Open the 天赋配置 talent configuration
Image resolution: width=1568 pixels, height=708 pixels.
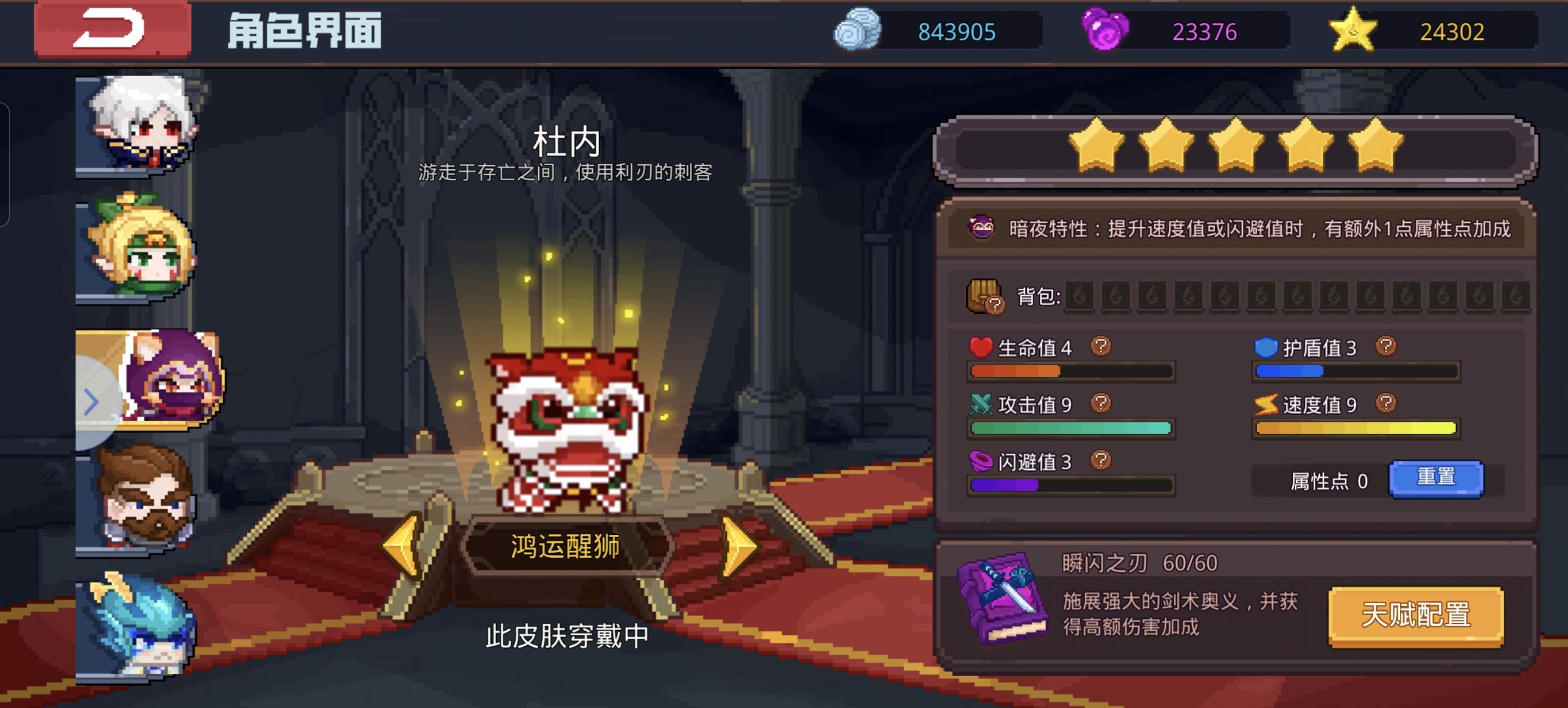click(1416, 616)
